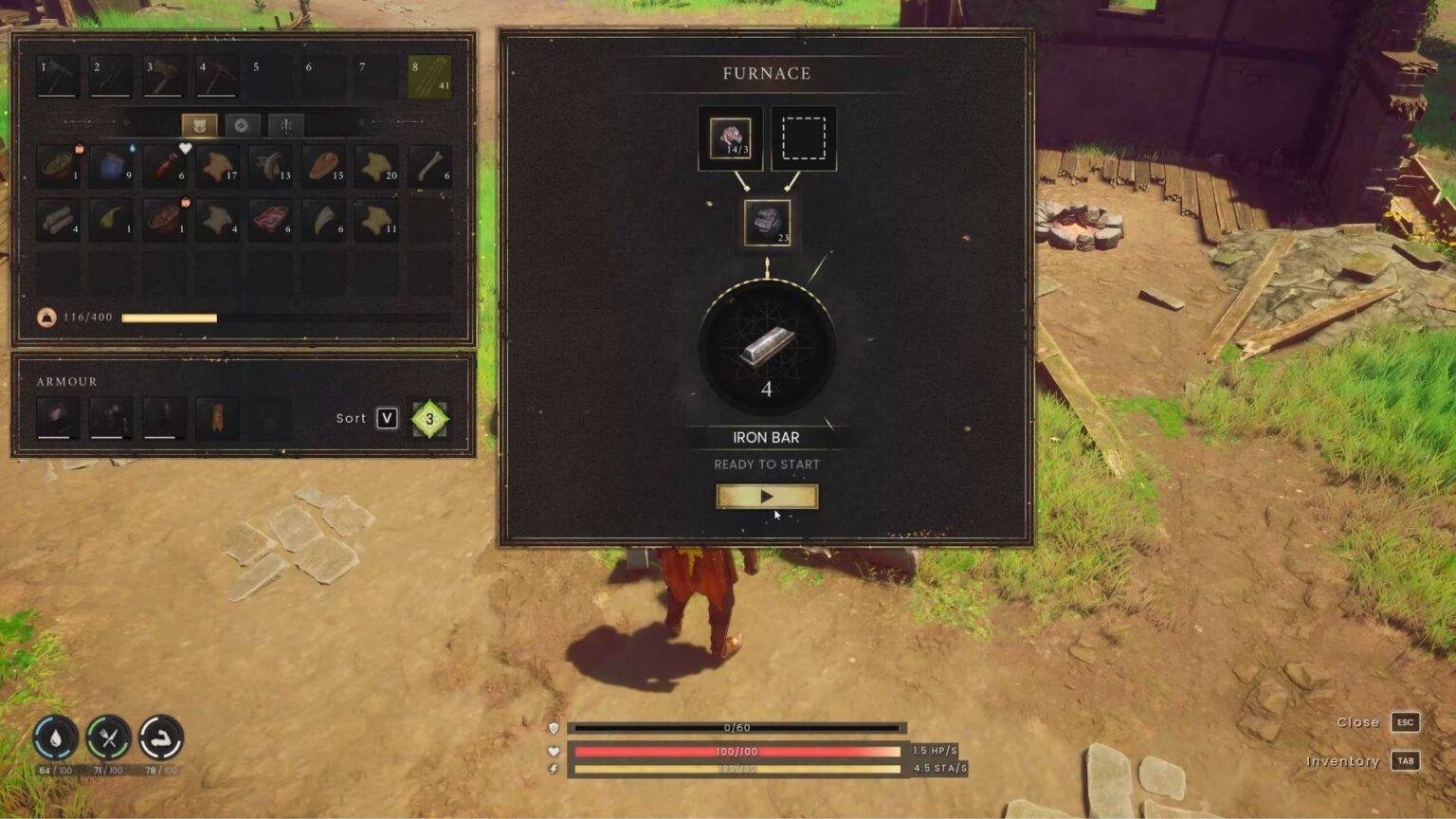Open the weapons filter tab in the inventory
Image resolution: width=1456 pixels, height=819 pixels.
coord(285,125)
